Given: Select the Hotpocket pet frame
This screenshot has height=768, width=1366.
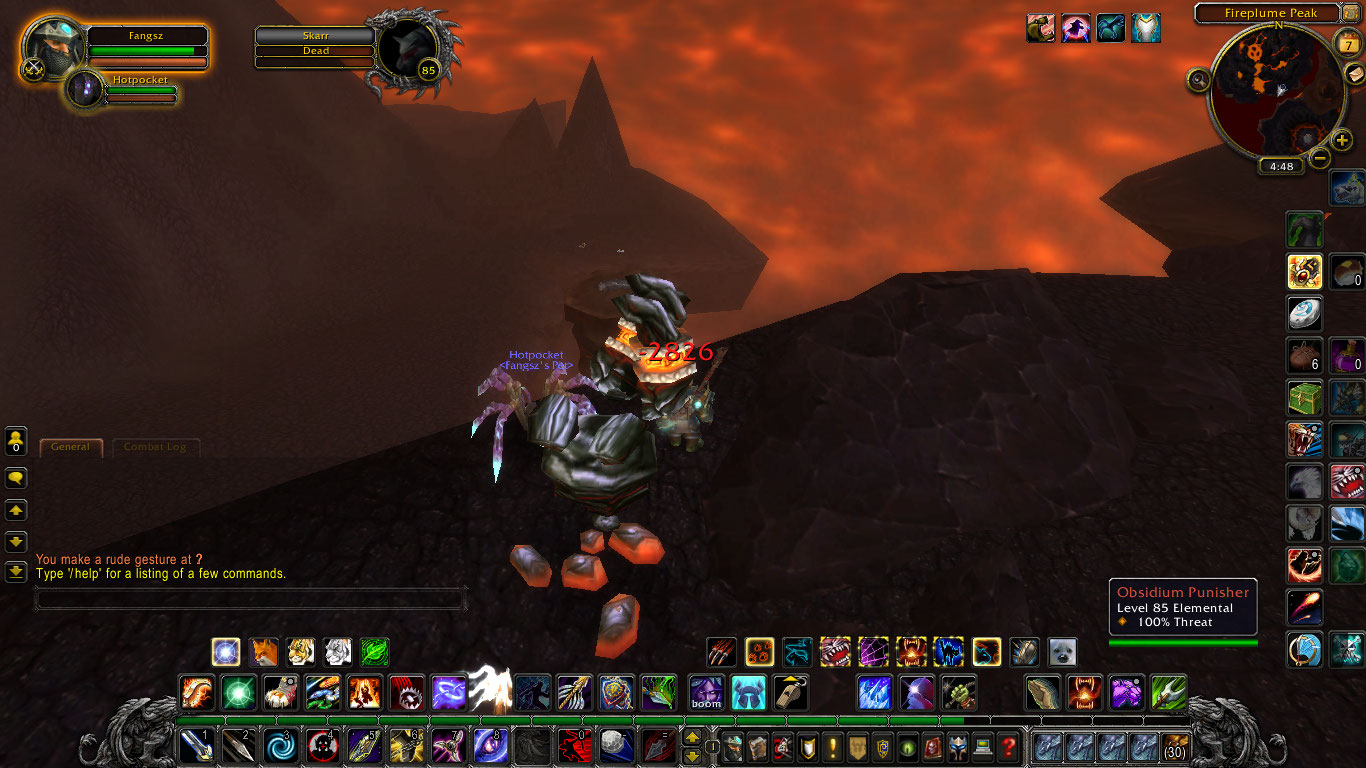Looking at the screenshot, I should 86,90.
